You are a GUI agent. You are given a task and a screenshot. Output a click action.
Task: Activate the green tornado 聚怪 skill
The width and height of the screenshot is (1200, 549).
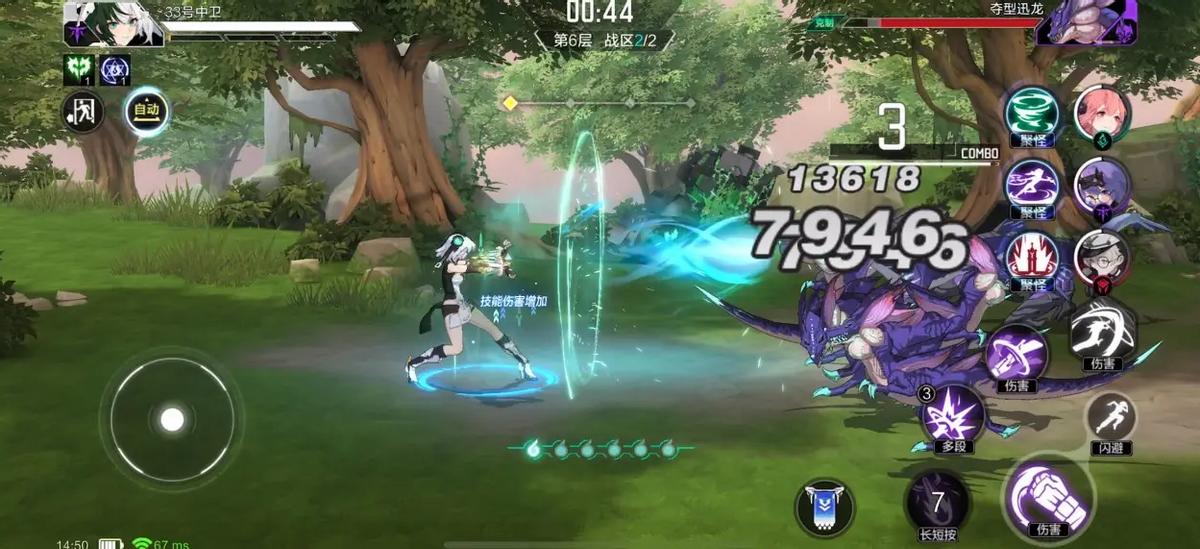pyautogui.click(x=1031, y=110)
